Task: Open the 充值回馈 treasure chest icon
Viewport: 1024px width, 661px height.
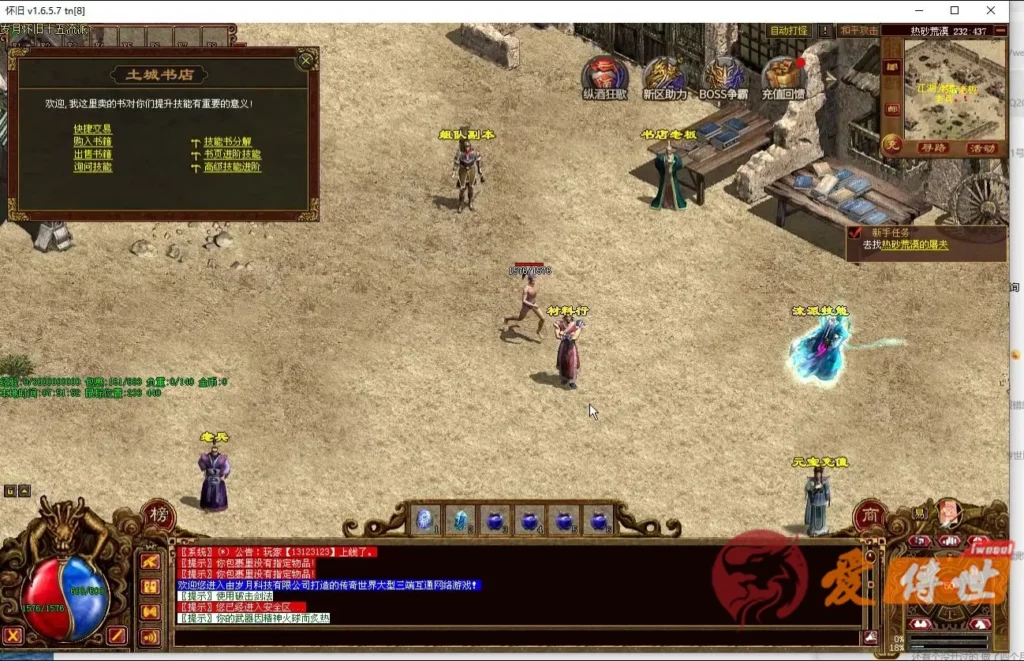Action: (783, 75)
